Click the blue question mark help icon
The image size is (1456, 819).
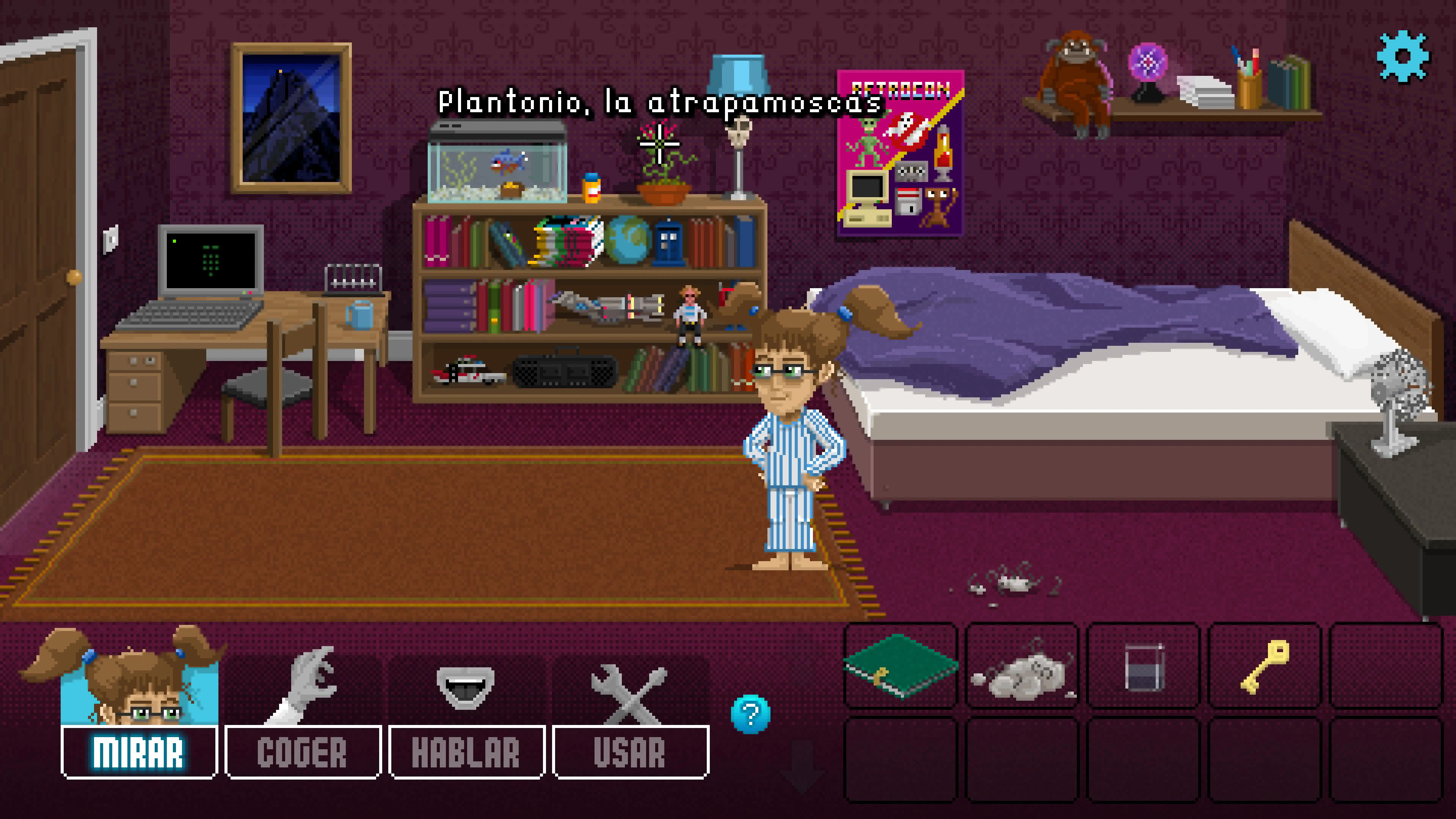coord(750,715)
